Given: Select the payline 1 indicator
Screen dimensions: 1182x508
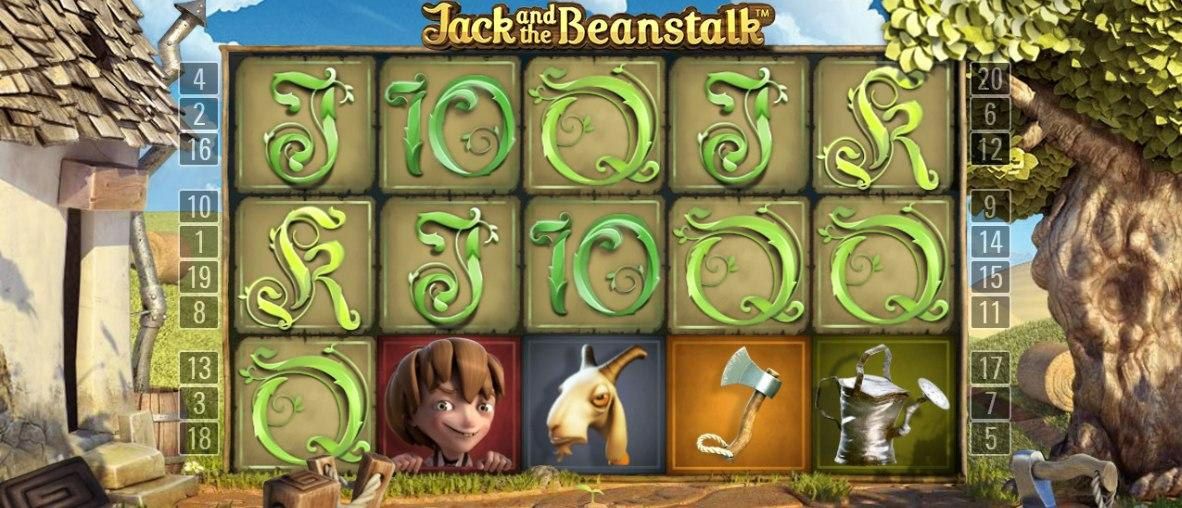Looking at the screenshot, I should tap(200, 242).
